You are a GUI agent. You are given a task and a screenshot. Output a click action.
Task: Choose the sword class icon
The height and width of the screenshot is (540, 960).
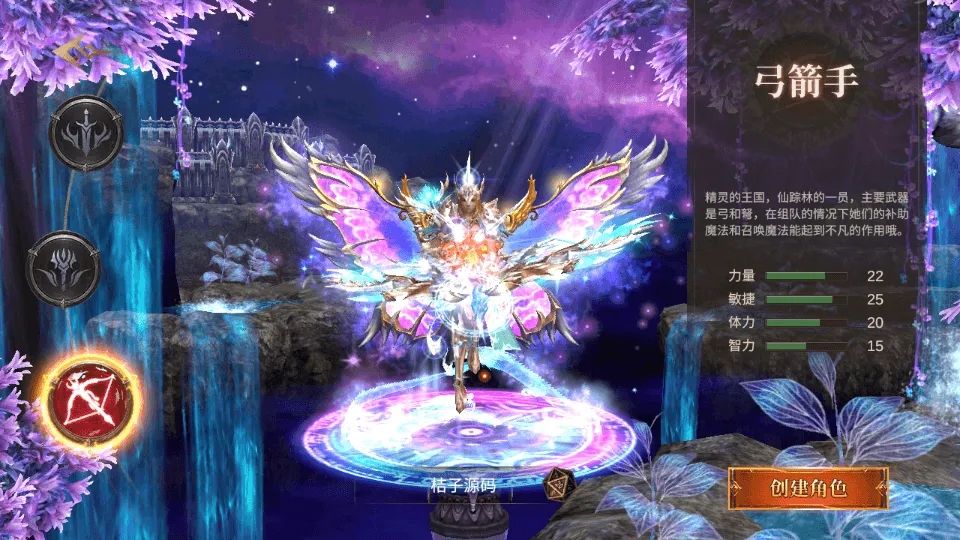pyautogui.click(x=87, y=133)
